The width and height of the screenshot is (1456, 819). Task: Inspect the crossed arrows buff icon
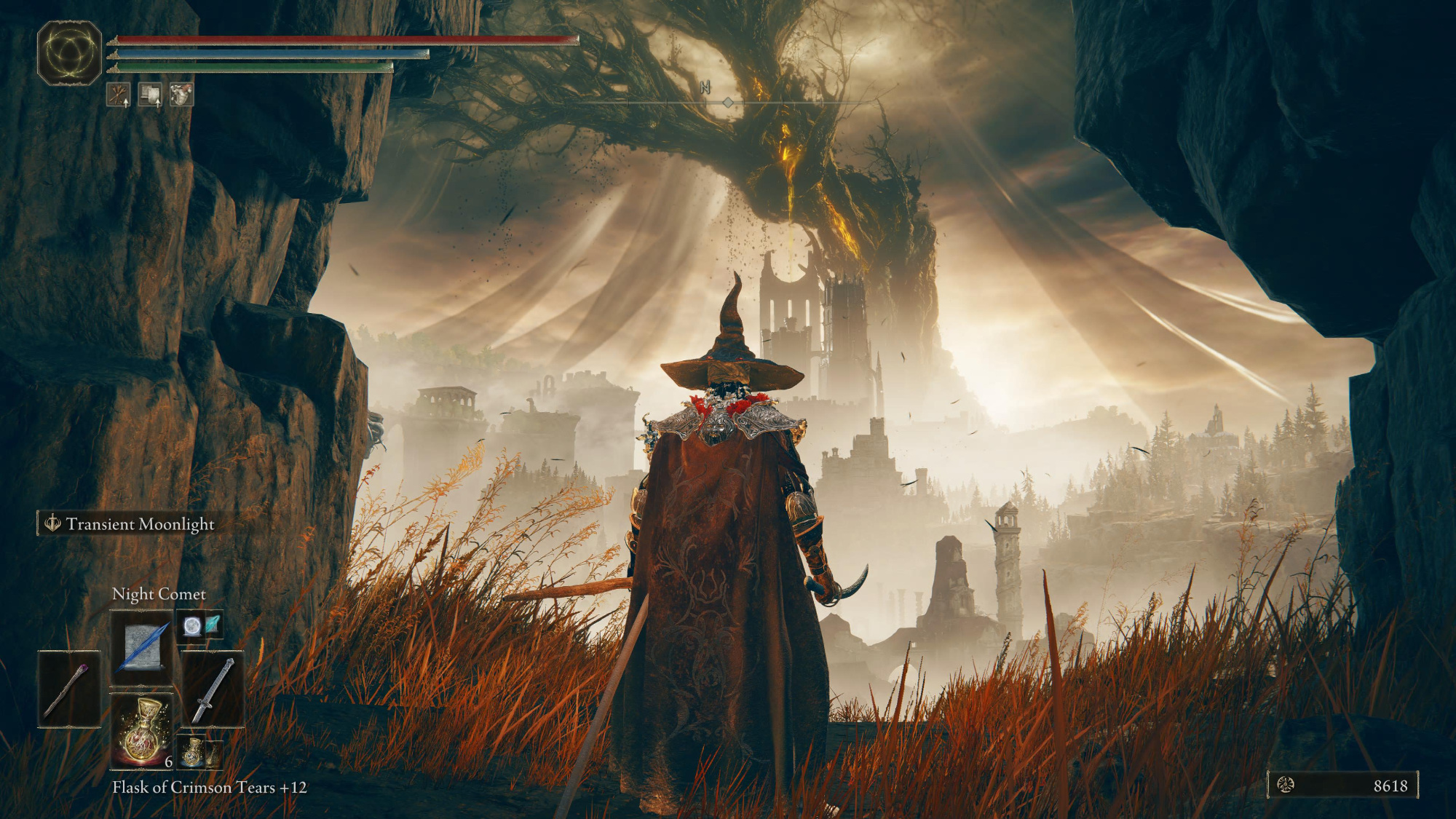119,95
